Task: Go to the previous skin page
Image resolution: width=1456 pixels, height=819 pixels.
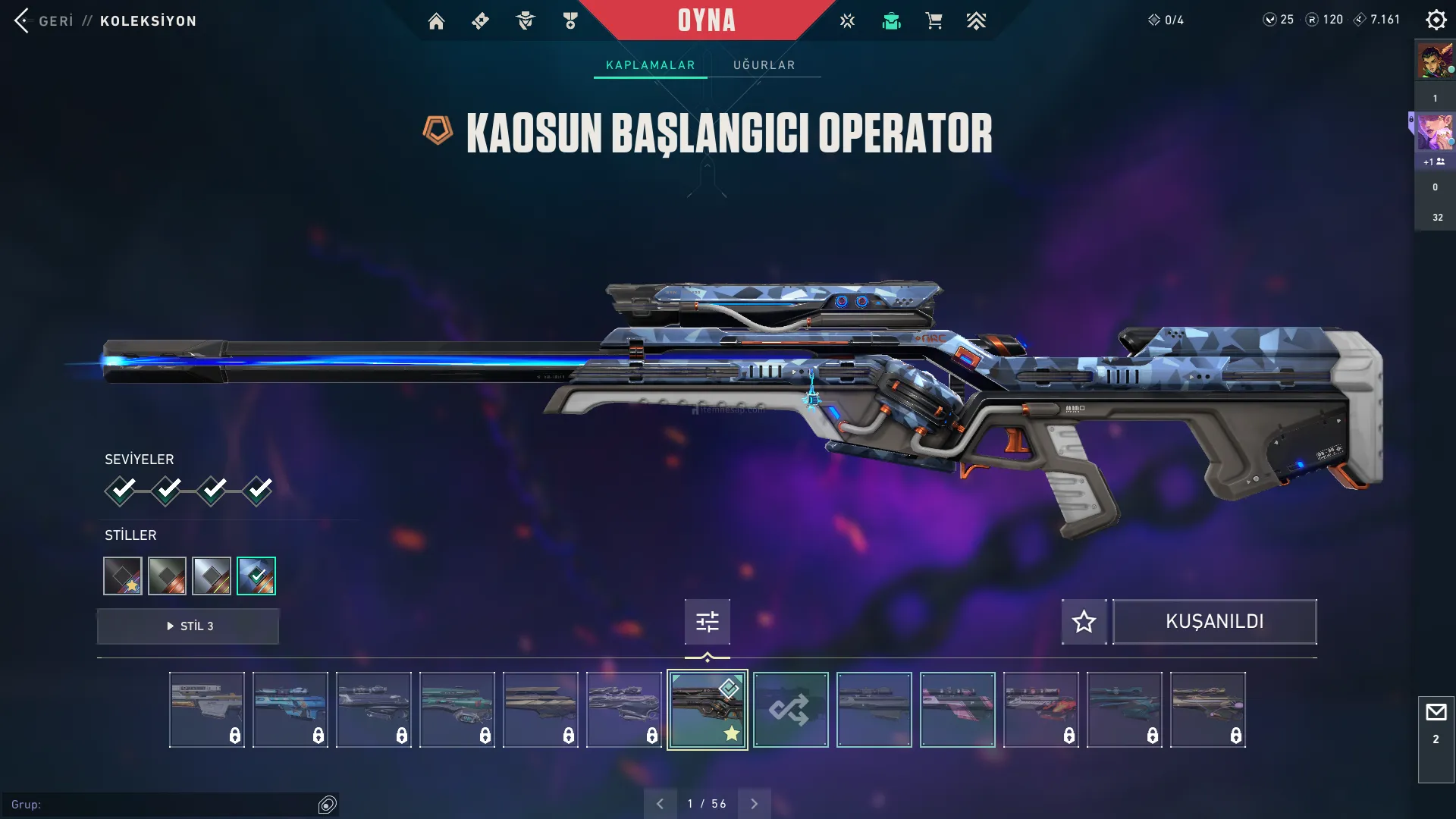Action: [x=660, y=804]
